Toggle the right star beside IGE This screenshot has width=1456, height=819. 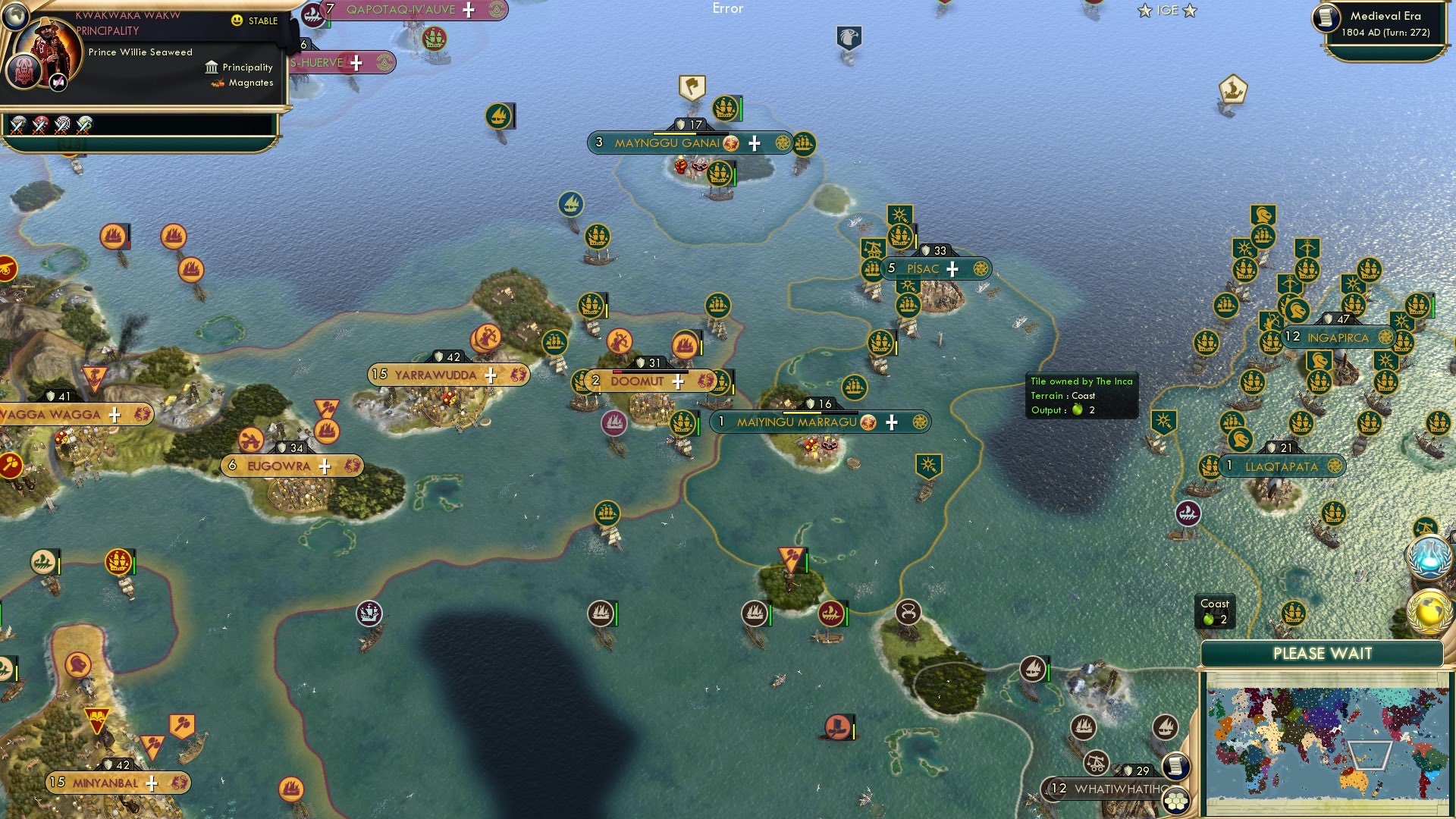pos(1191,11)
